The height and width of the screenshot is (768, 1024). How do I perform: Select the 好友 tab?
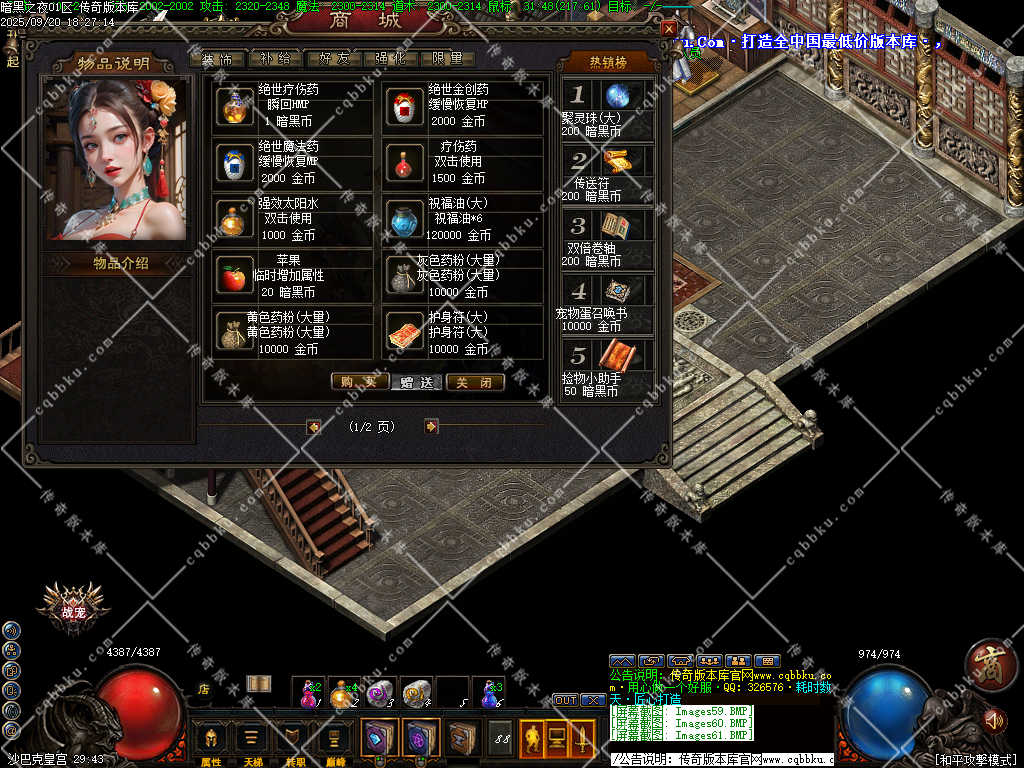click(x=333, y=59)
